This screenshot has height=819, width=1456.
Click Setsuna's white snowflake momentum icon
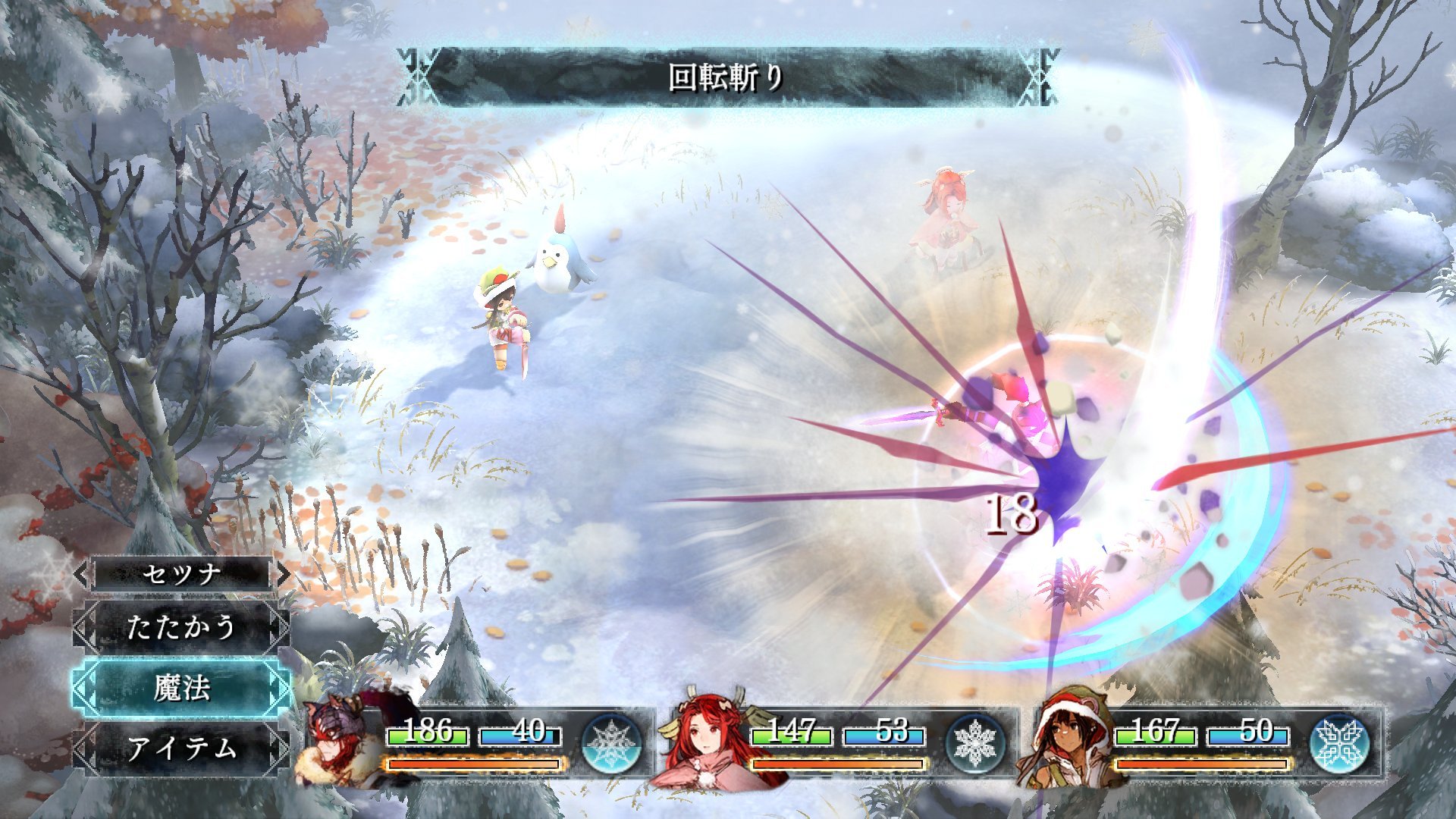(975, 743)
